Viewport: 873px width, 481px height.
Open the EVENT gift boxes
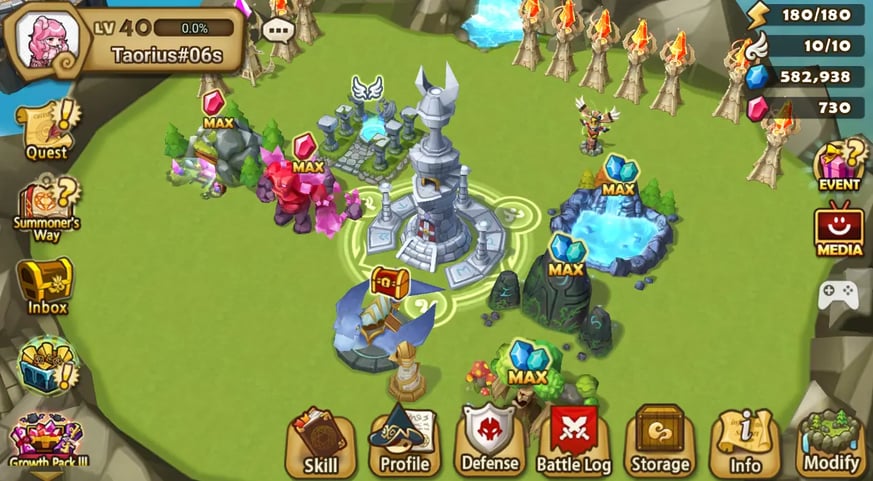tap(838, 163)
